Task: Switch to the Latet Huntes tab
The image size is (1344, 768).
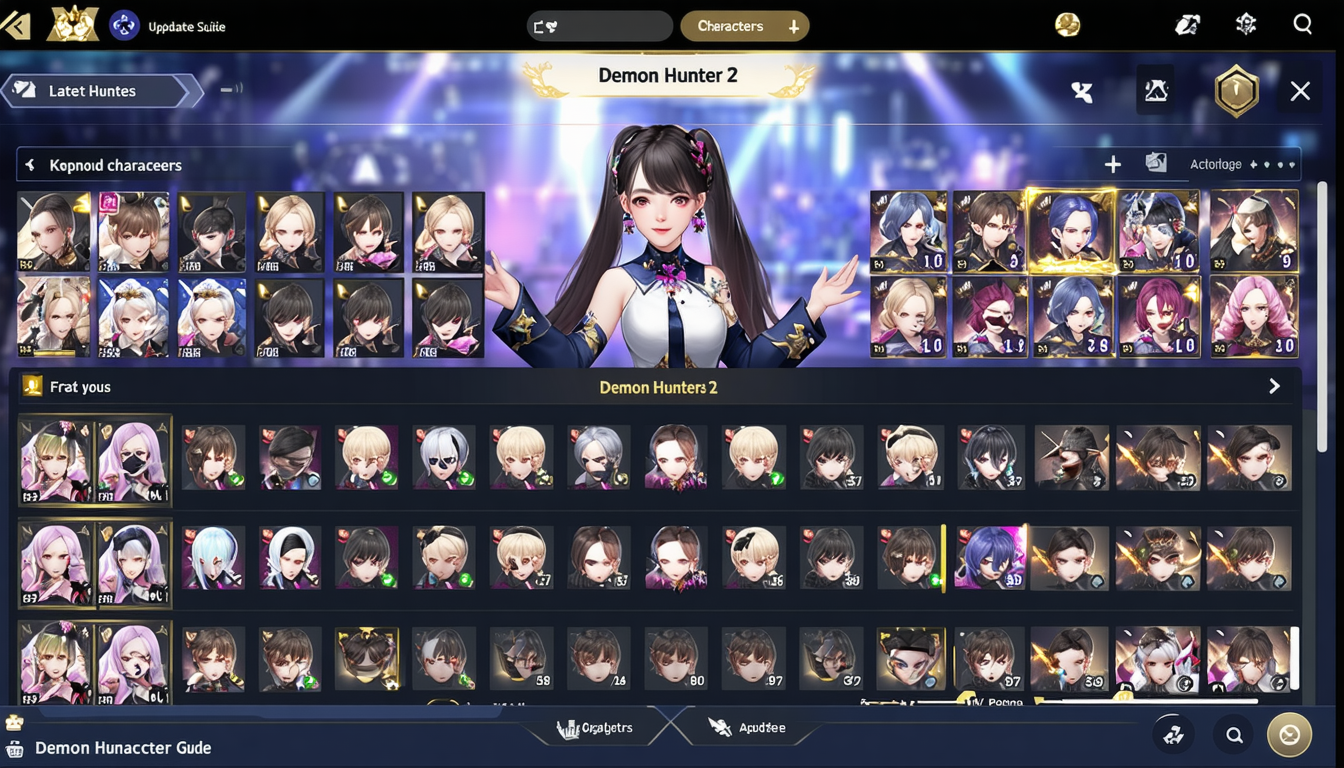Action: click(x=93, y=91)
